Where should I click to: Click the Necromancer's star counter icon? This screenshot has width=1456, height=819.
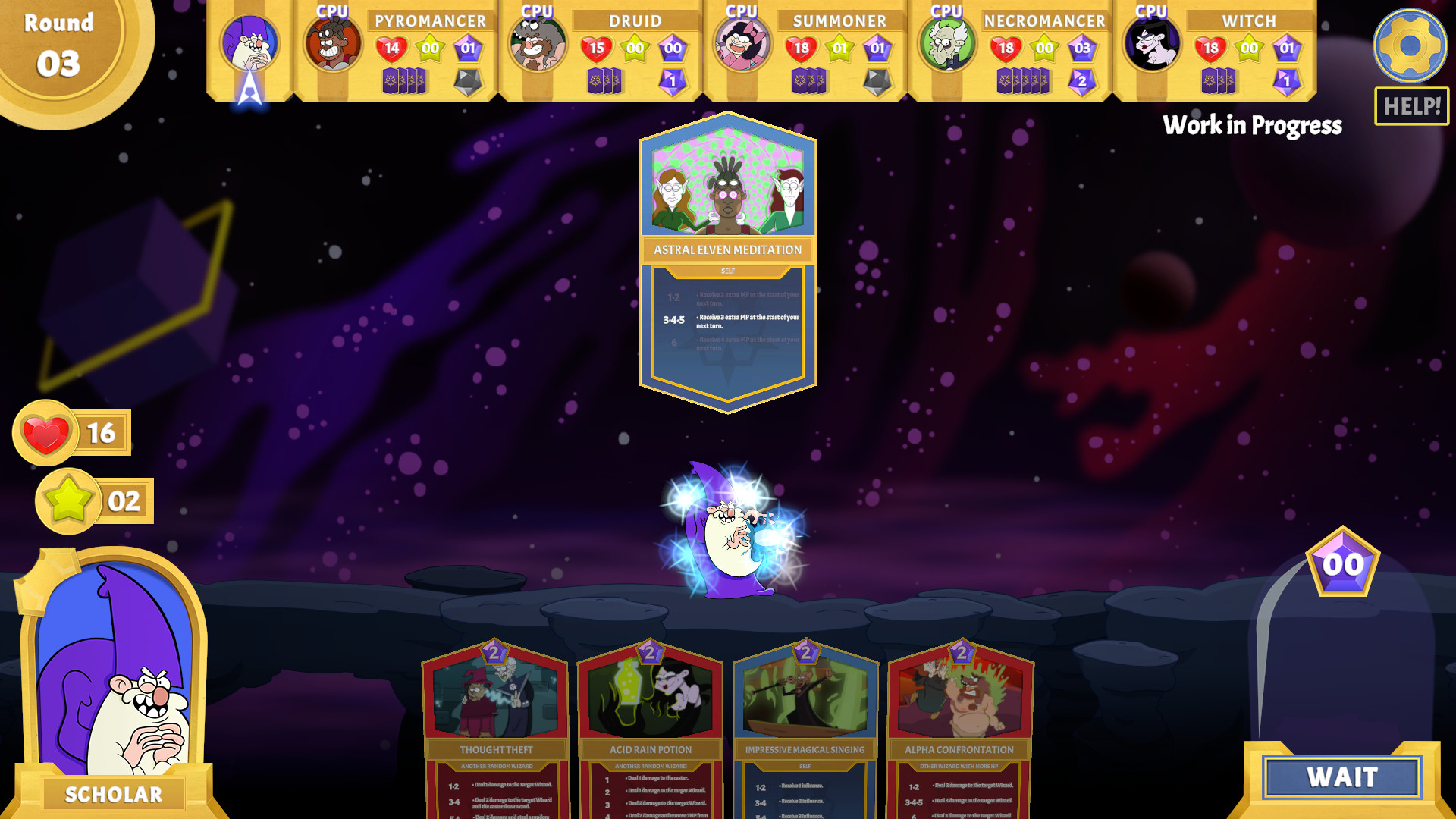[x=1043, y=46]
